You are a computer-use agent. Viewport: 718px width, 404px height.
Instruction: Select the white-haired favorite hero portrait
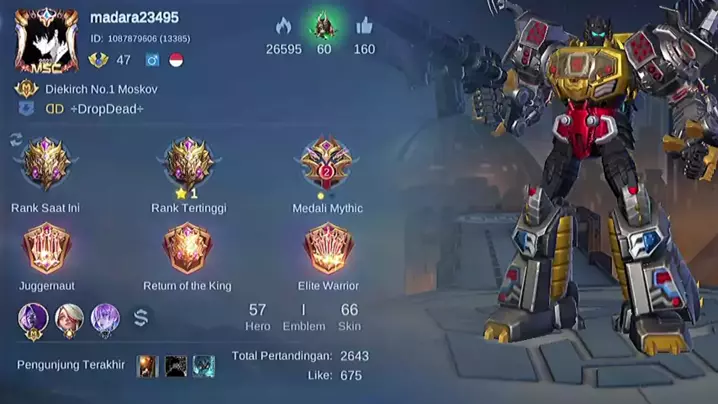(x=69, y=319)
